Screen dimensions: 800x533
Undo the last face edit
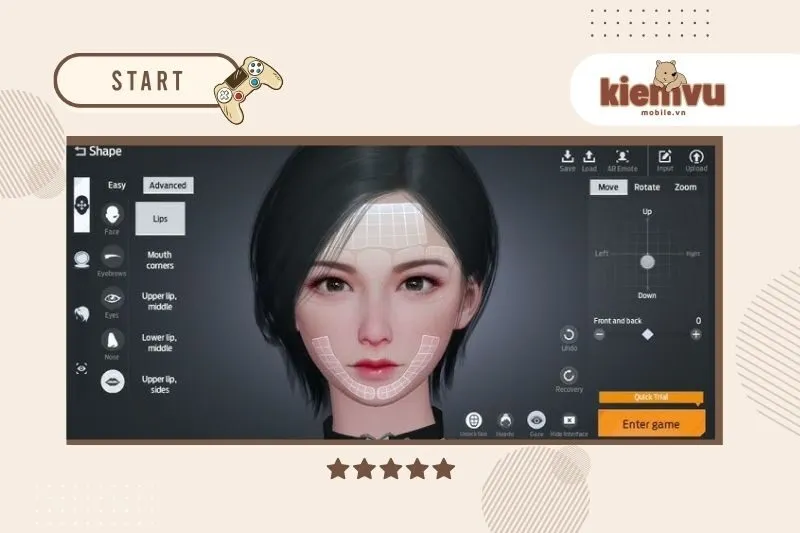click(569, 336)
